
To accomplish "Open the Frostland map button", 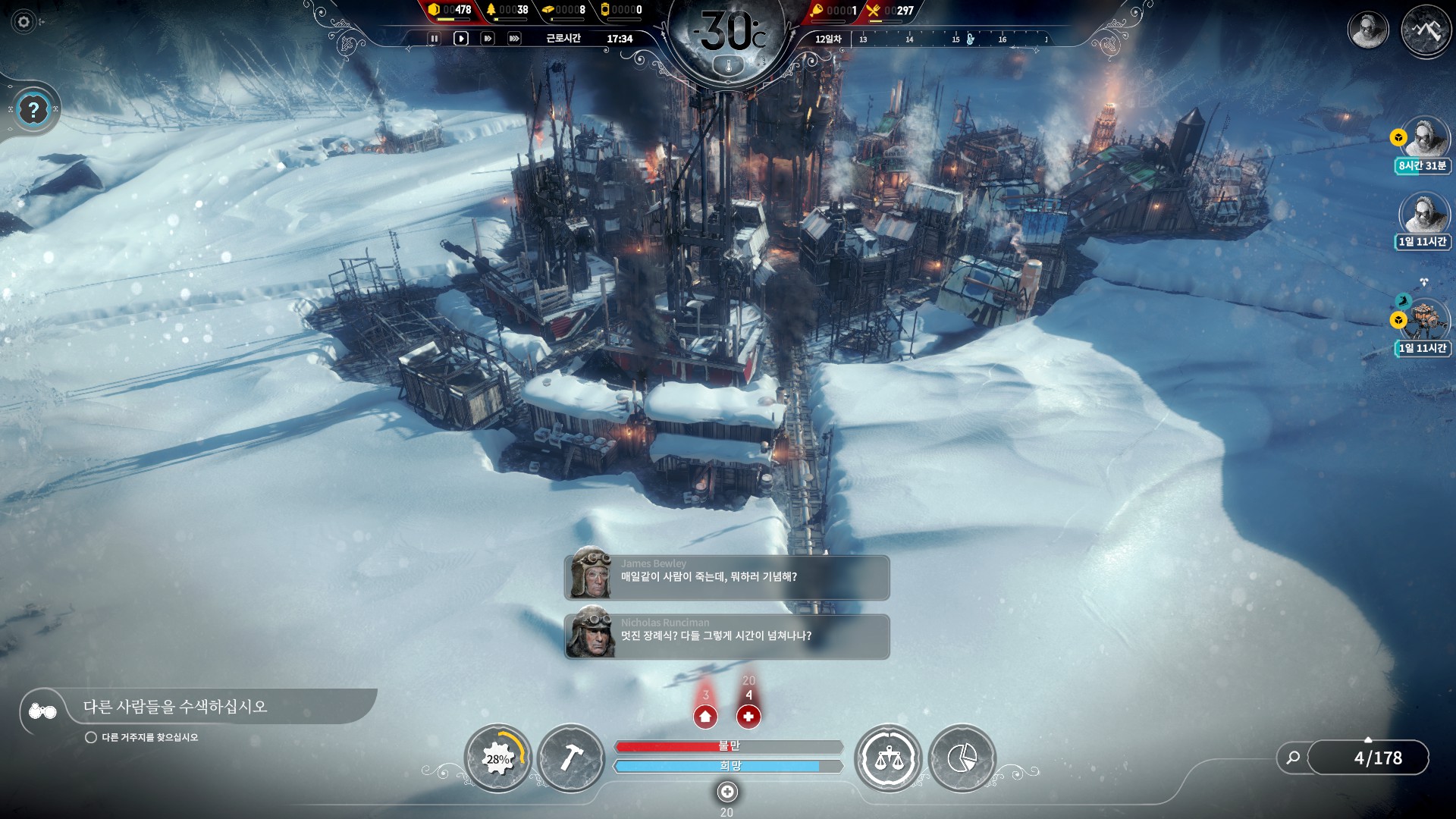I will pos(1425,30).
